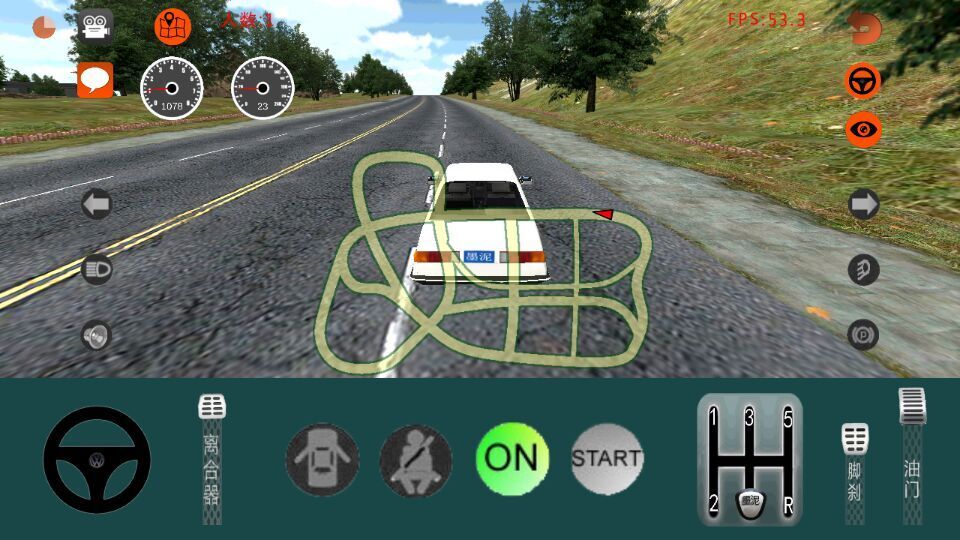Click the orange back arrow button
Screen dimensions: 960x540
[865, 27]
